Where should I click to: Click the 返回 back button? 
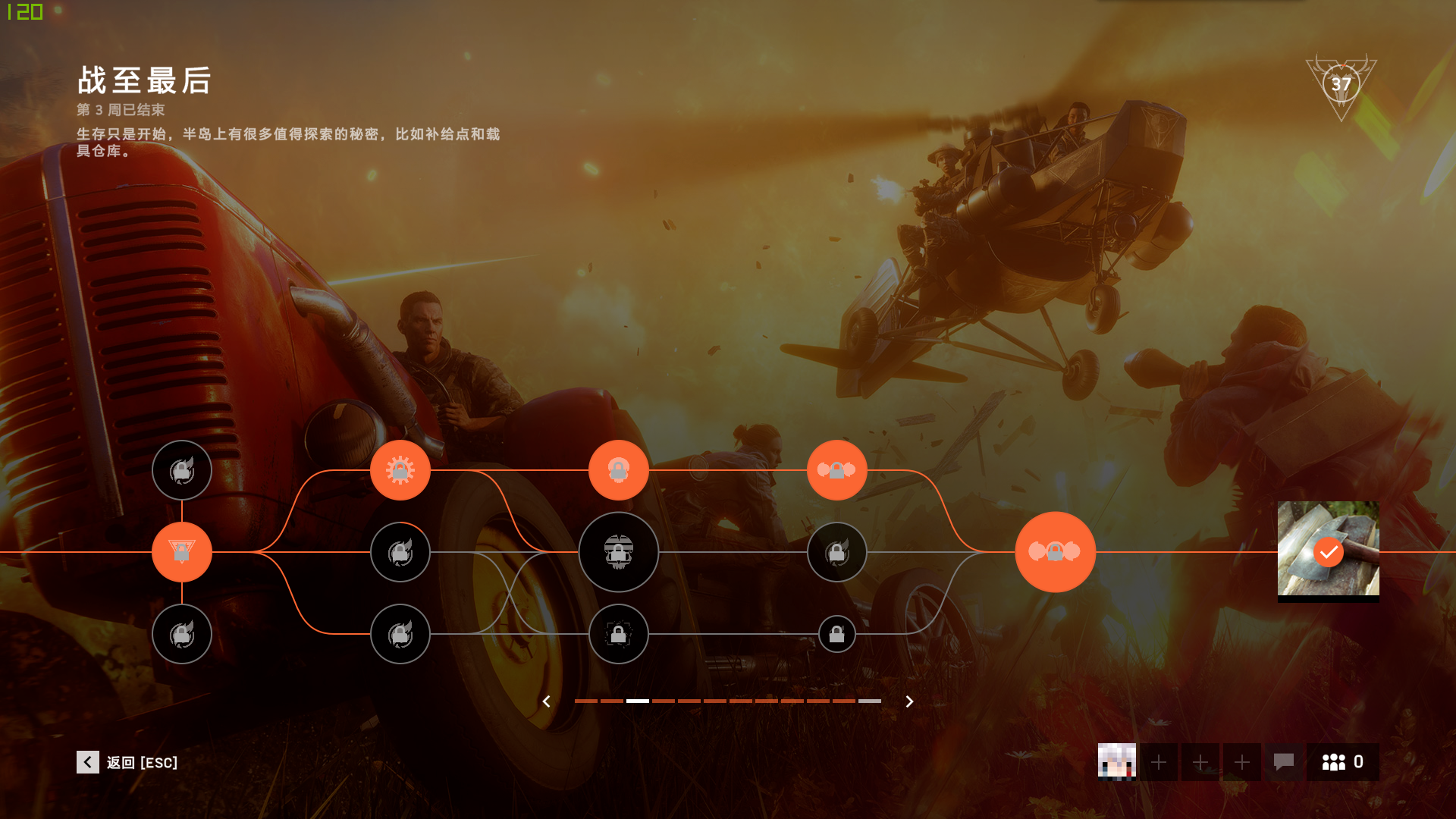(127, 762)
